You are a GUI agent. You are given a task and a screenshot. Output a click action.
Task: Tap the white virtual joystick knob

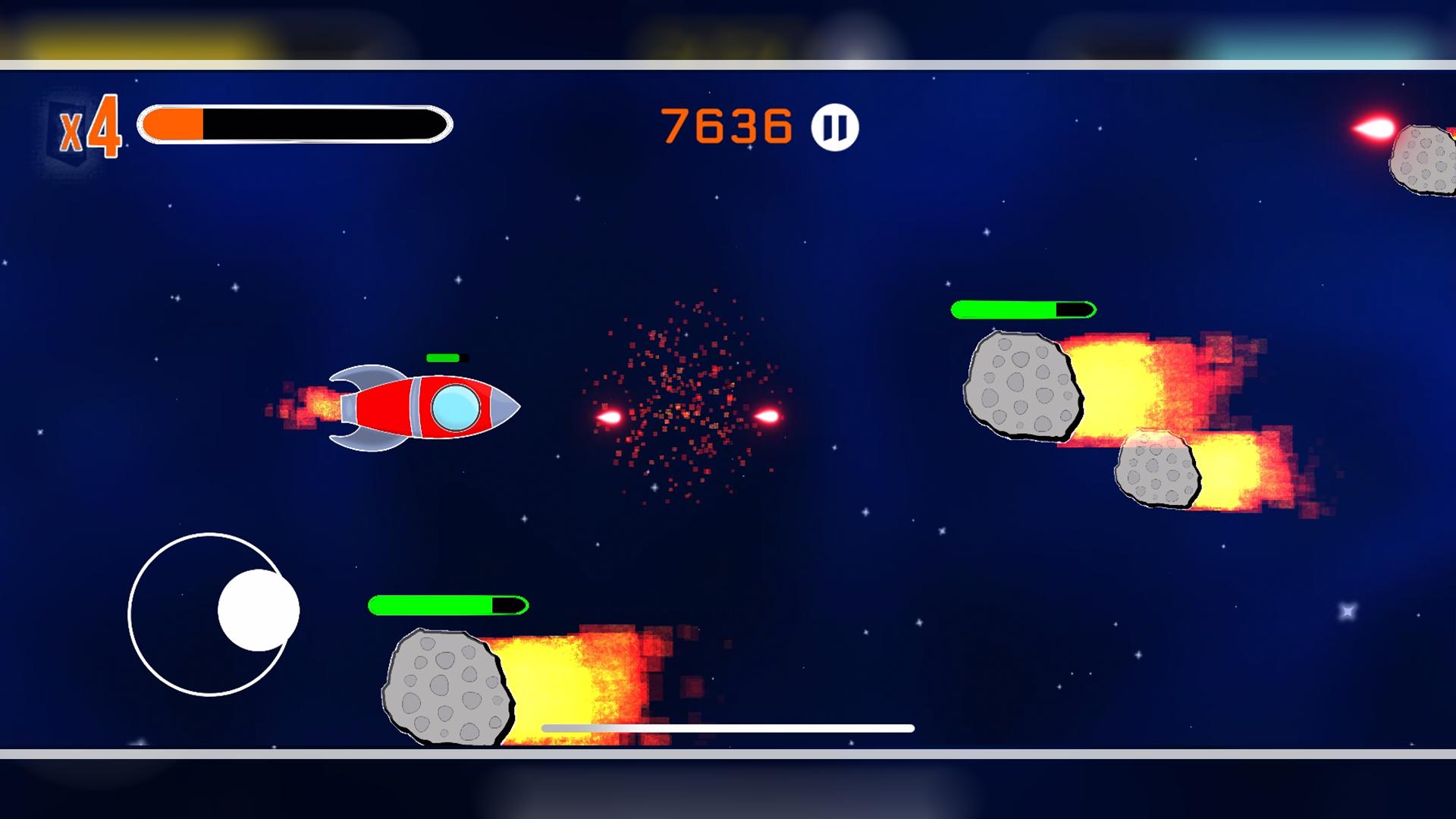[258, 610]
